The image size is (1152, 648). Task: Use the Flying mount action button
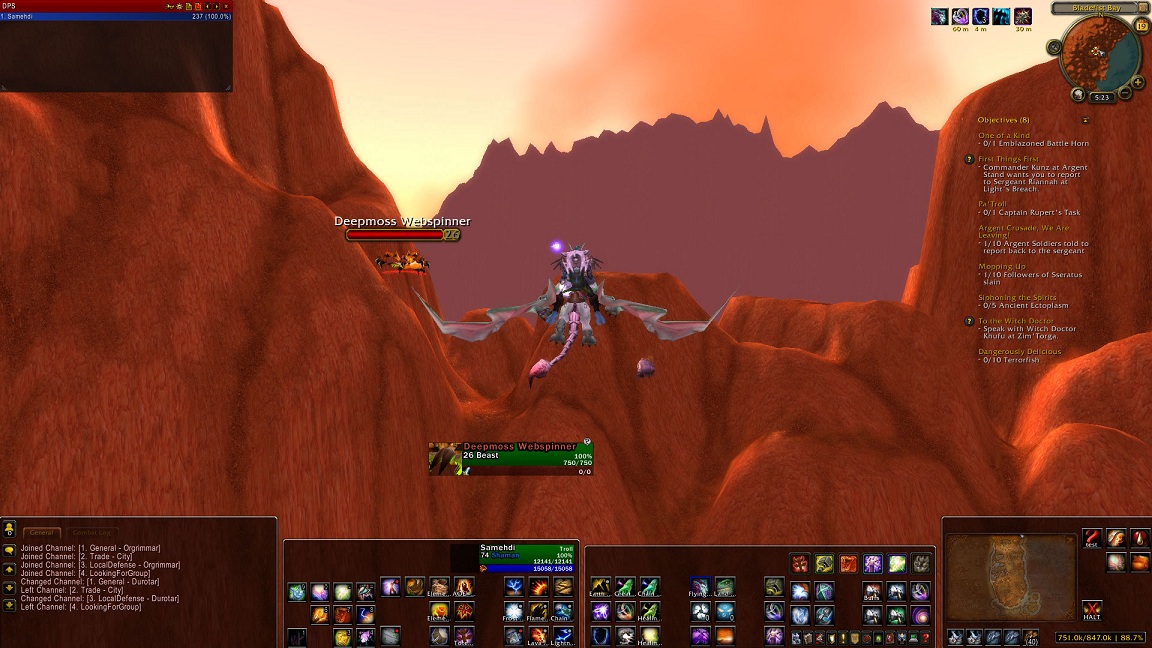tap(700, 586)
